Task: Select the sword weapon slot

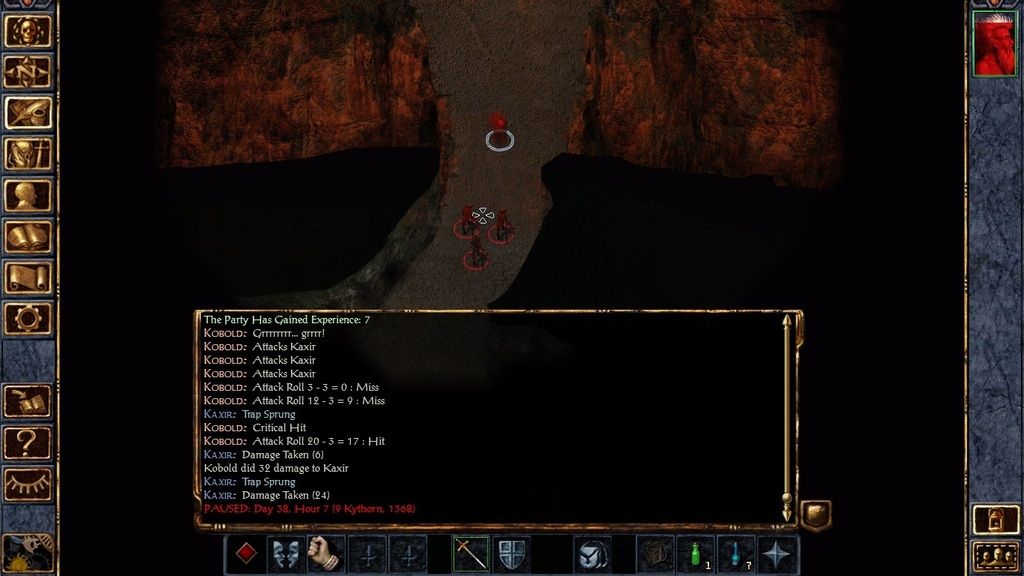Action: pyautogui.click(x=470, y=554)
